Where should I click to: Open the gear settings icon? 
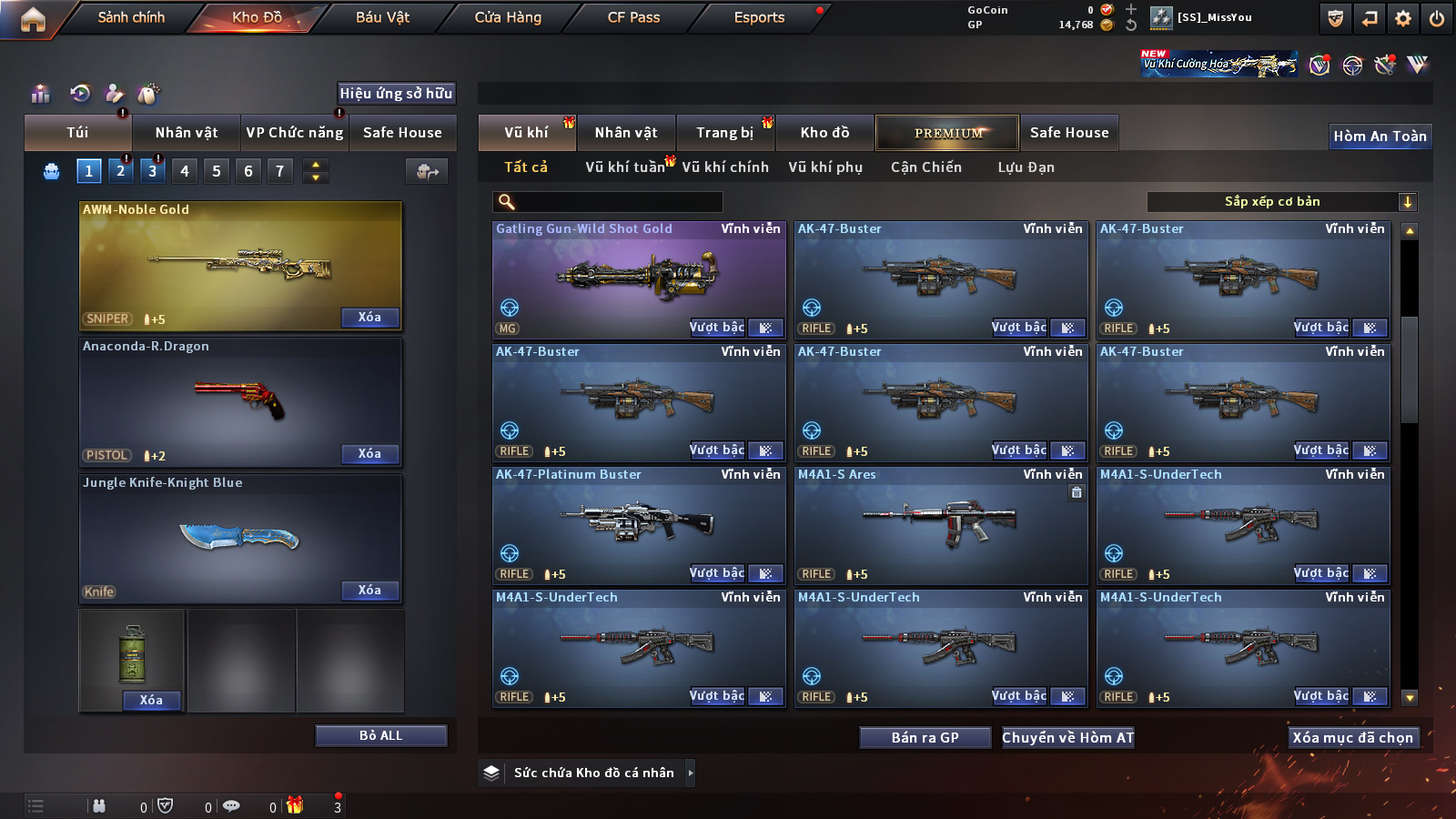coord(1403,18)
